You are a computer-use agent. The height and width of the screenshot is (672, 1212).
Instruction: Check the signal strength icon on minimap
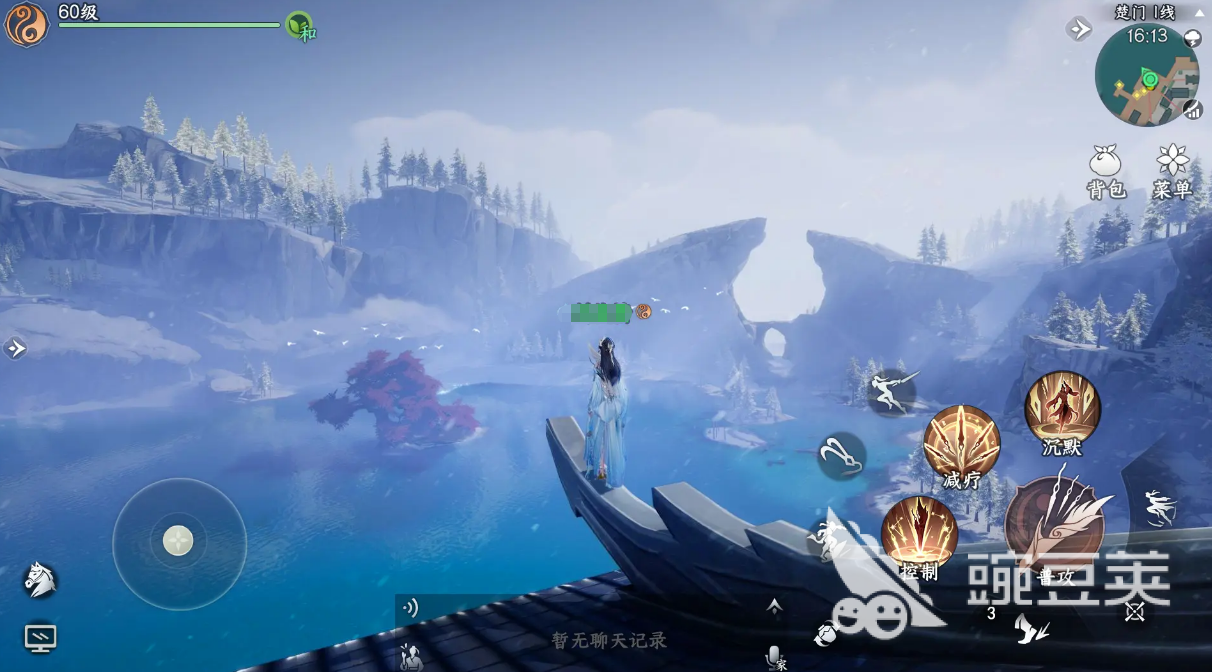tap(1192, 109)
